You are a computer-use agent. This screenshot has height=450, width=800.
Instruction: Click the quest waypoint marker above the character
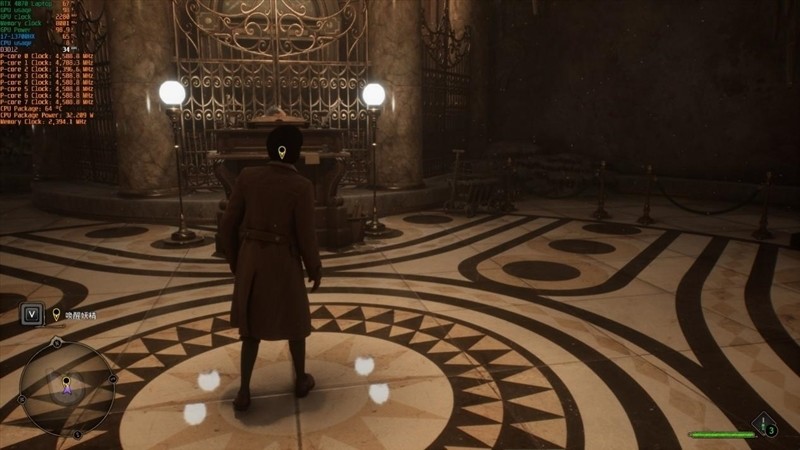[x=281, y=152]
